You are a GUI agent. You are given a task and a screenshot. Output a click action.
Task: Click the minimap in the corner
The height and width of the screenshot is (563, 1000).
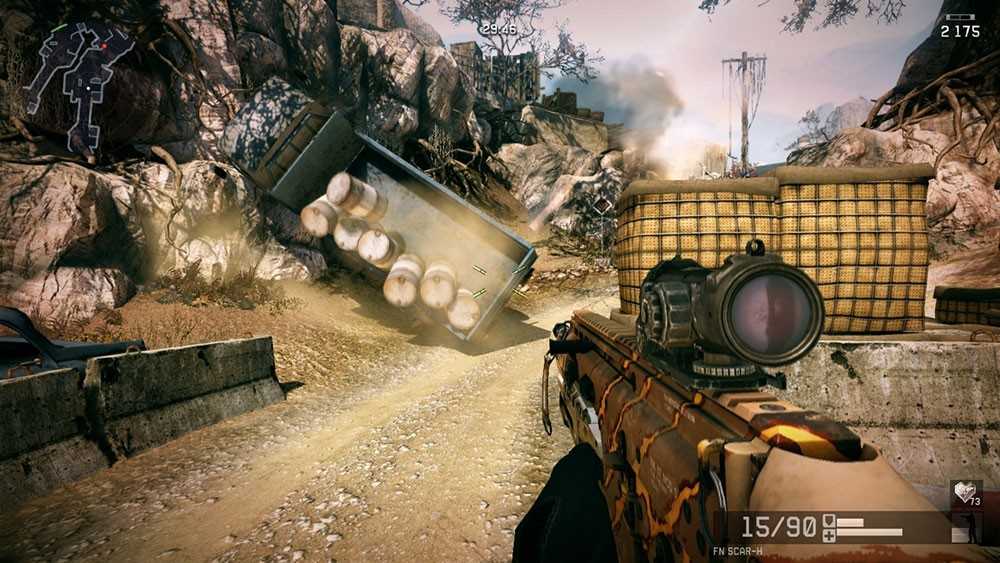78,83
